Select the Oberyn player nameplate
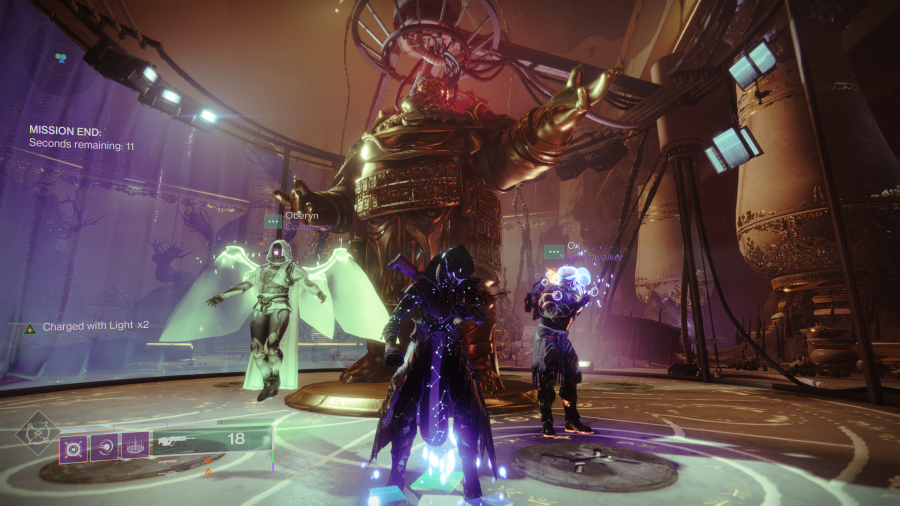 coord(303,215)
